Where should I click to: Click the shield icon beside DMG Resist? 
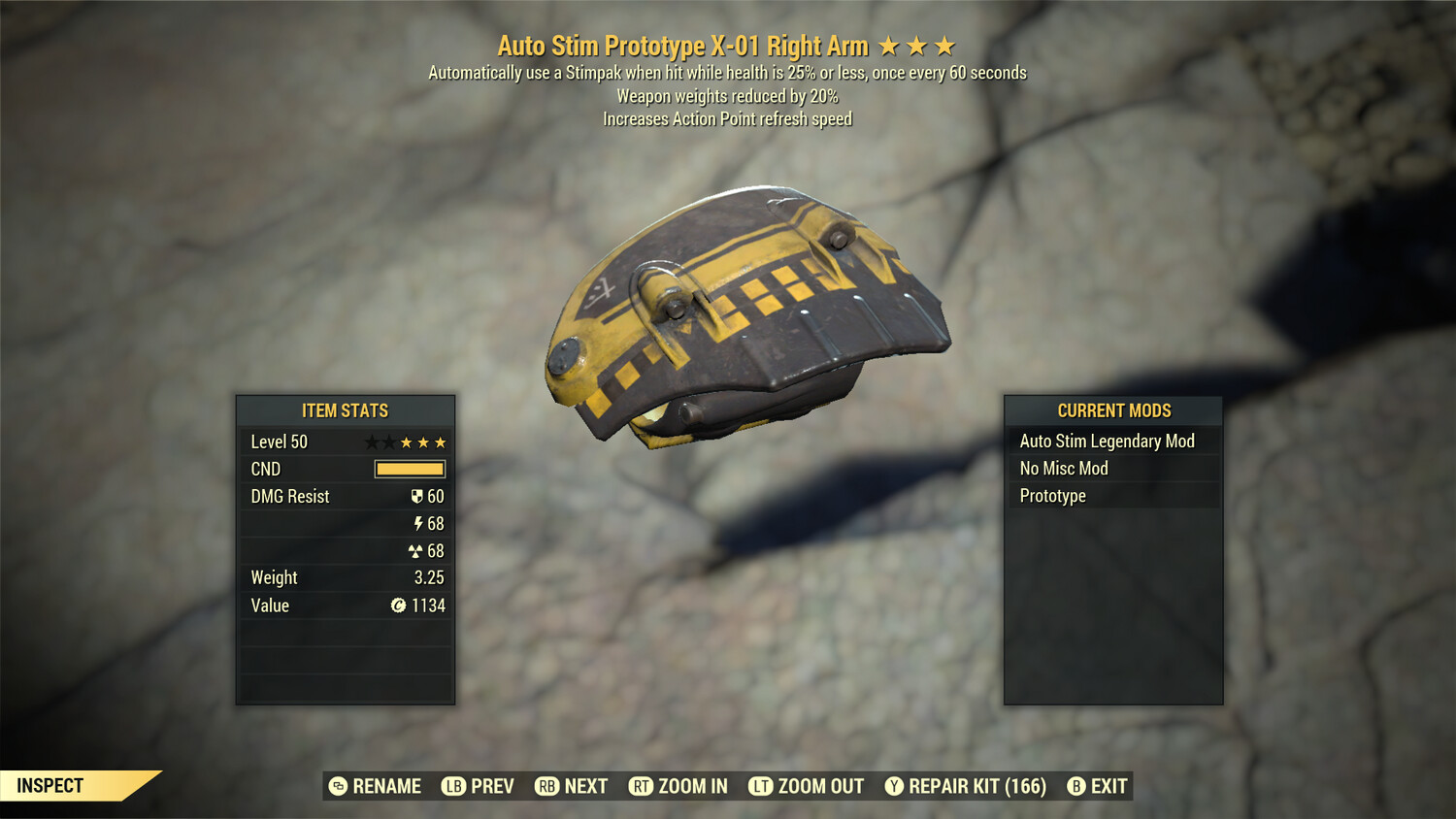[x=419, y=496]
